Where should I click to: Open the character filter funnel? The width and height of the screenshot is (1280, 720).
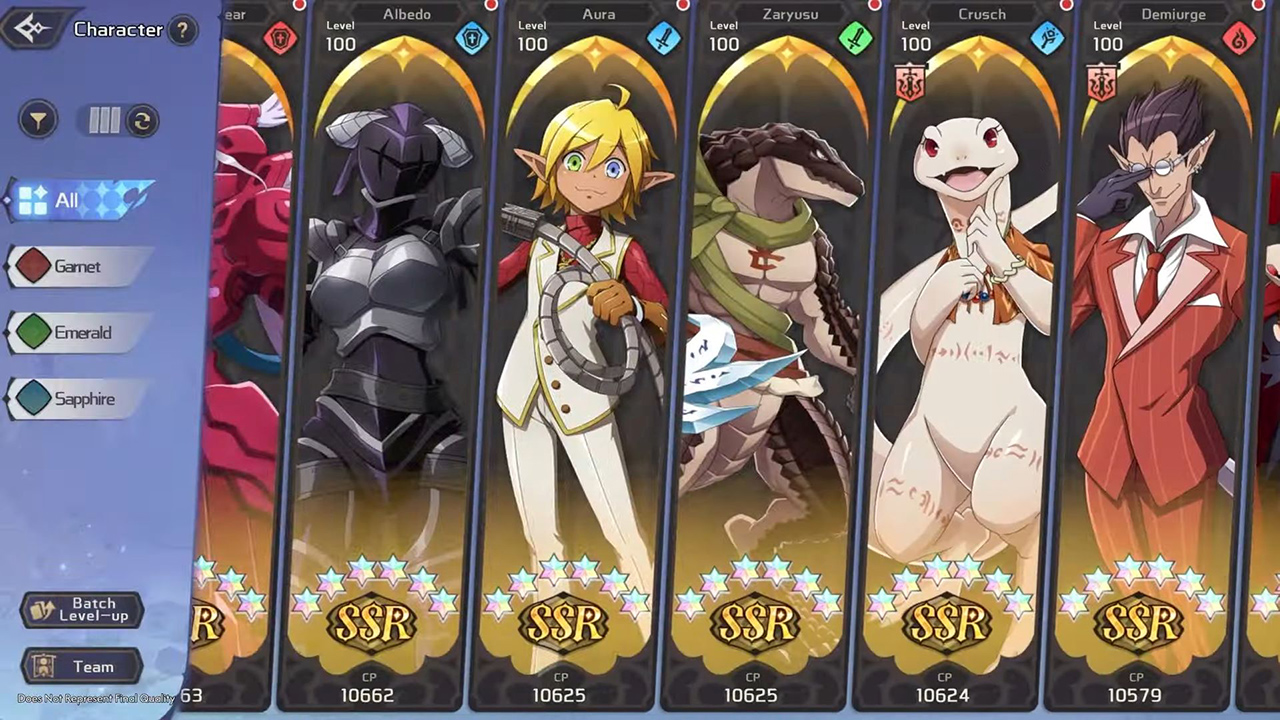38,121
